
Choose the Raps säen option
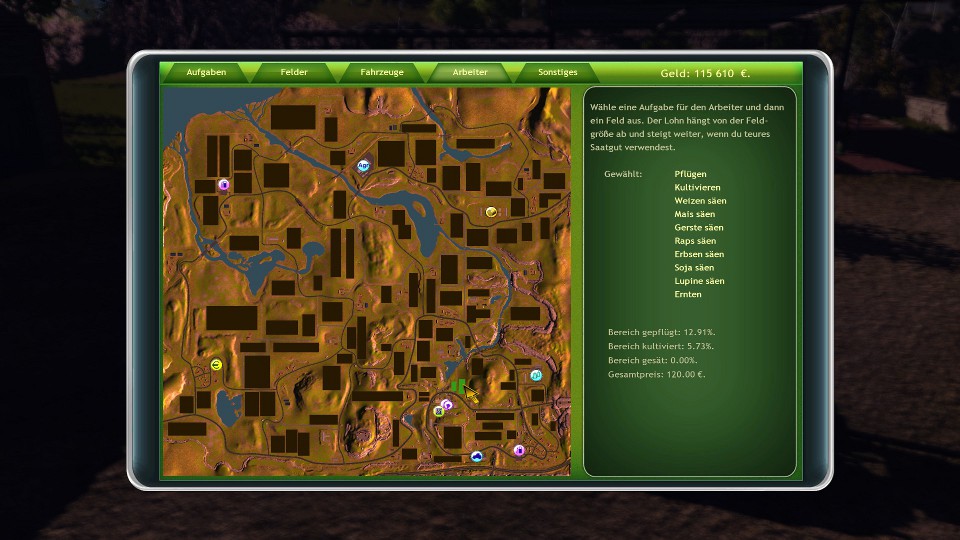click(x=695, y=241)
